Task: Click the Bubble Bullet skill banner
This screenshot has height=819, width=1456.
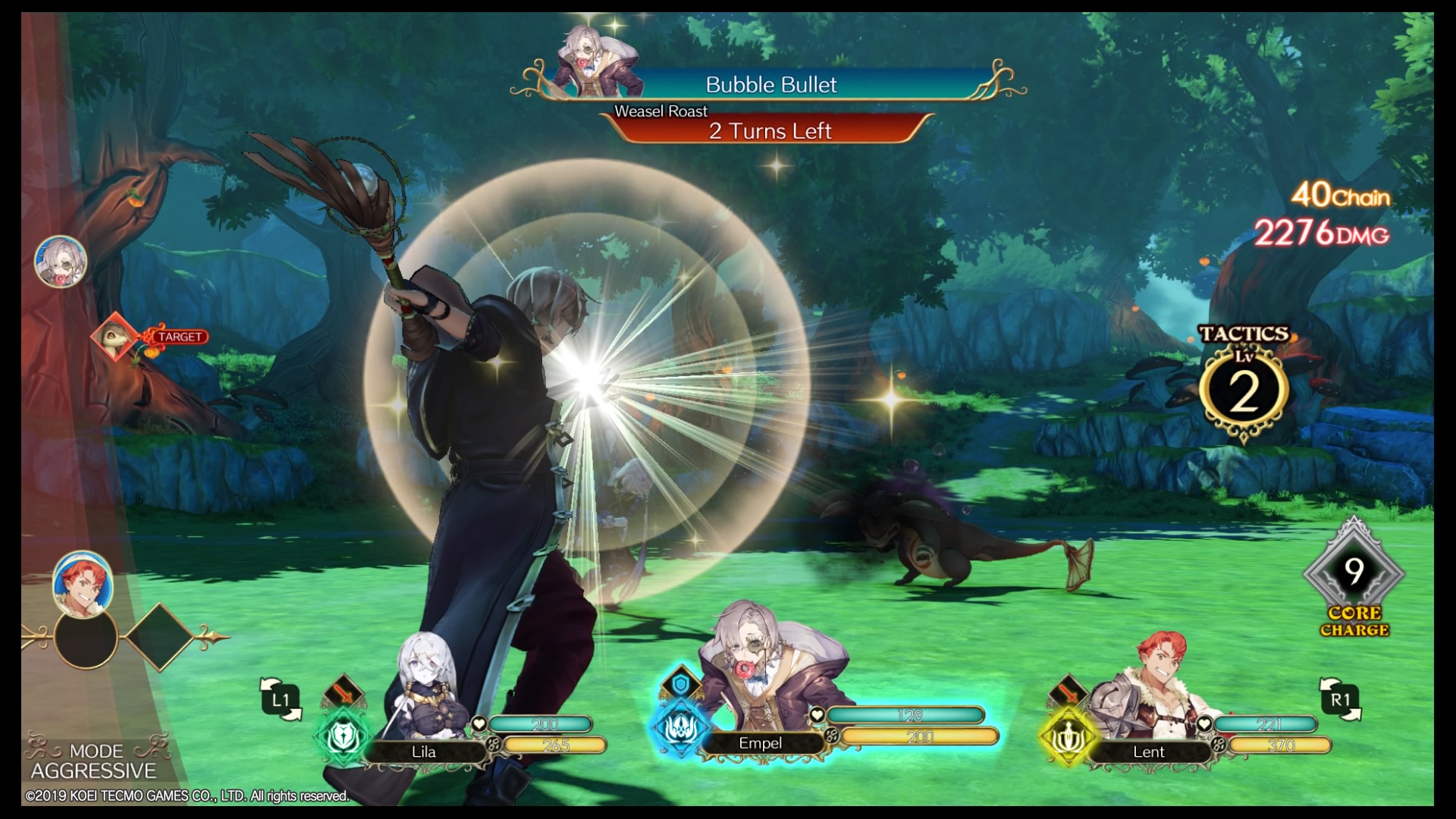Action: [770, 84]
